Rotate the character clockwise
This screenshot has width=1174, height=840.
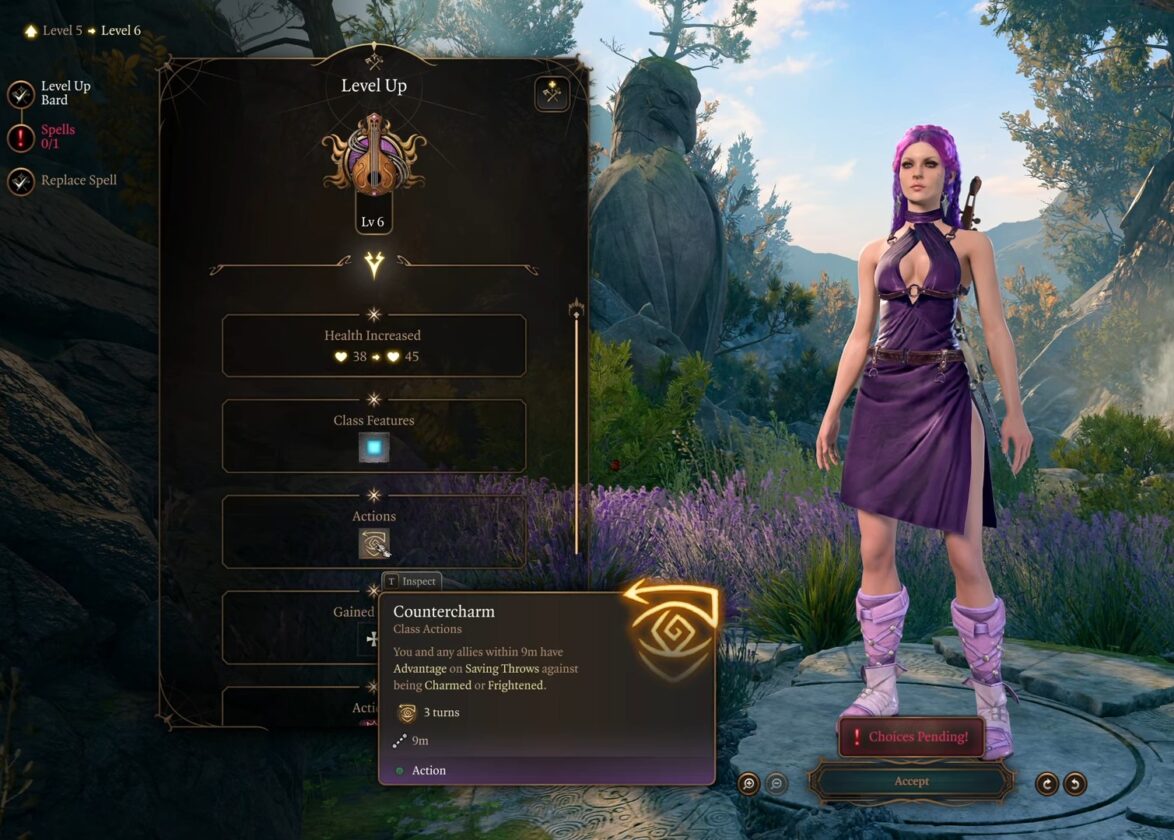pyautogui.click(x=1047, y=784)
